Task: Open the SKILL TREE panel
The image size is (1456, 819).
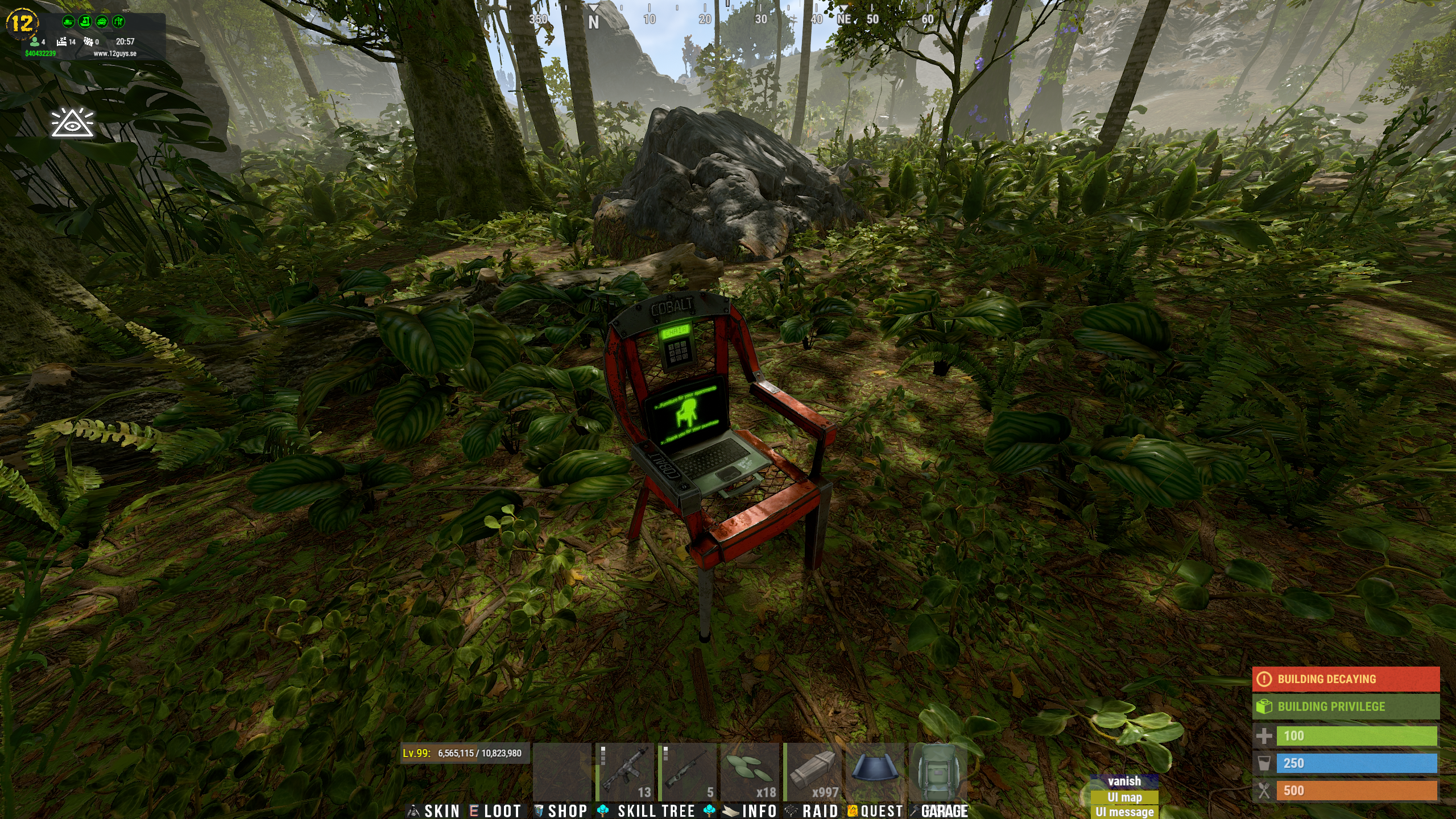Action: point(655,811)
